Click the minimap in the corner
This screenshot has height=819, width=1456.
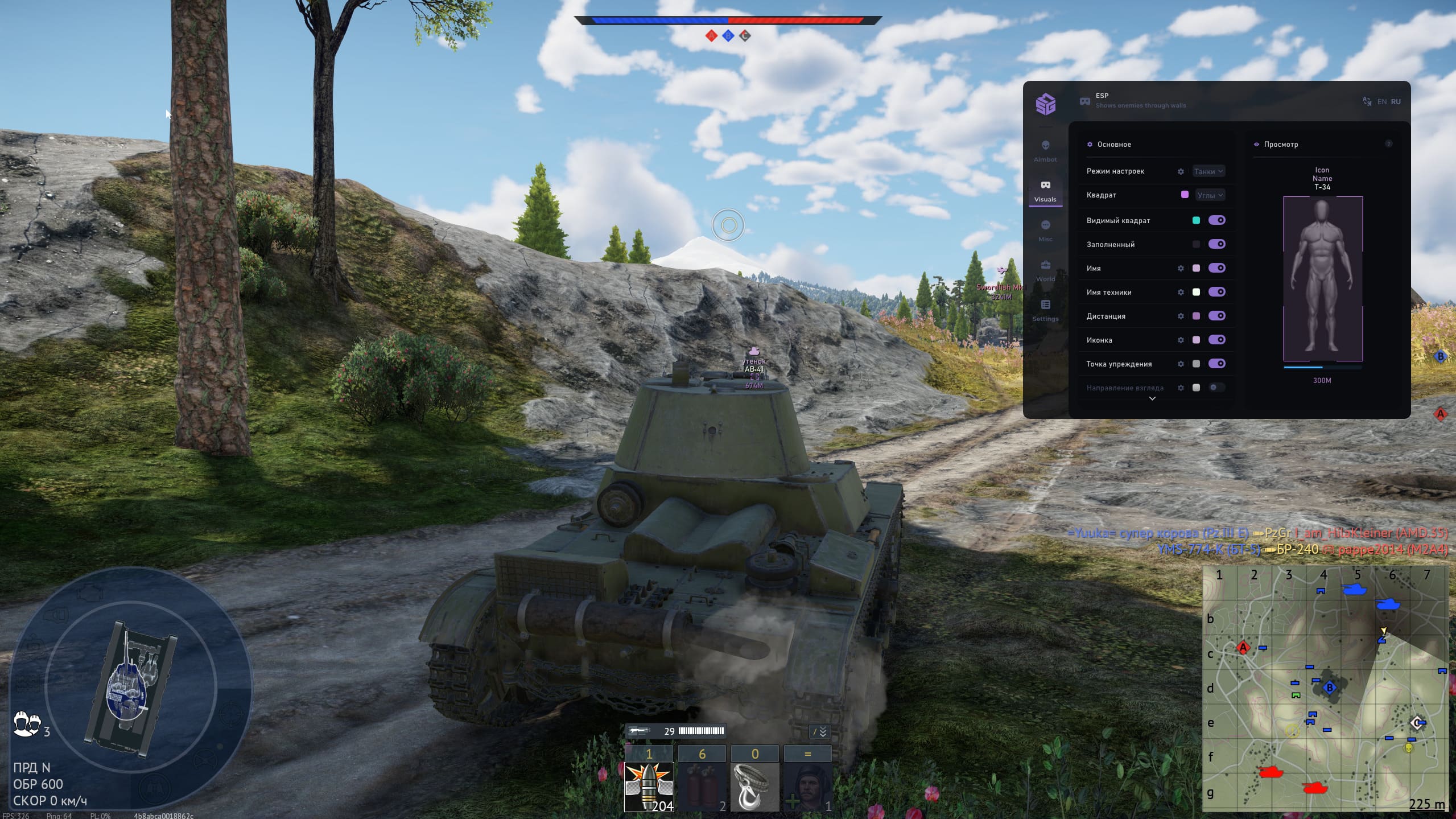(1325, 689)
